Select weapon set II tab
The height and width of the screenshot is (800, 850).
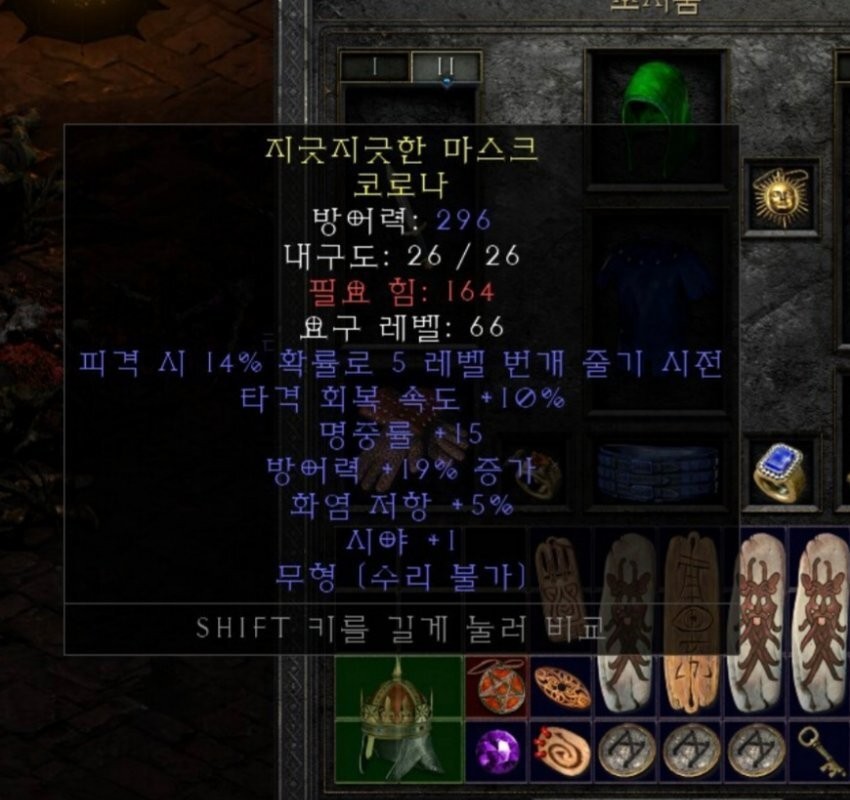tap(446, 67)
